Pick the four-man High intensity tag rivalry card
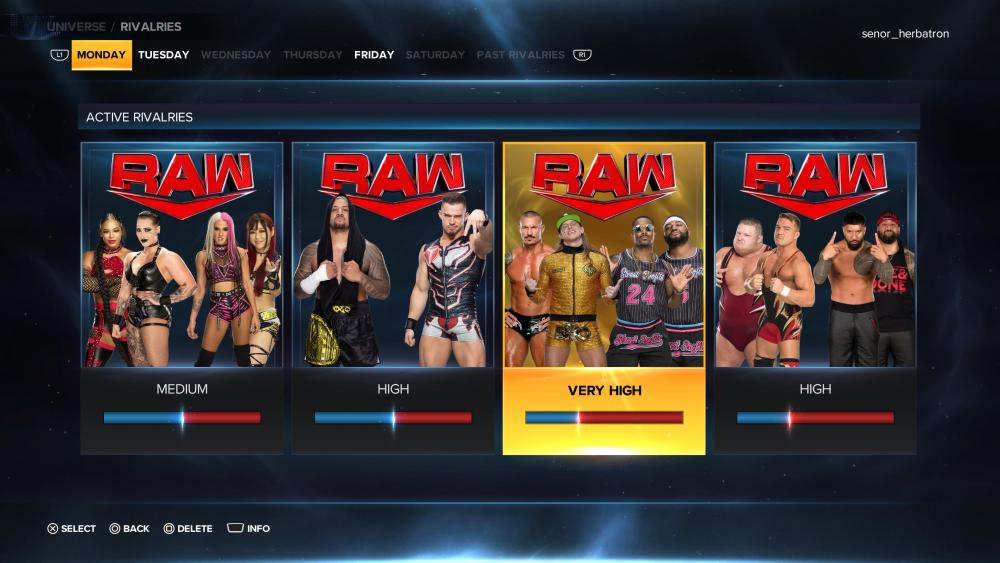This screenshot has width=1000, height=563. click(815, 298)
